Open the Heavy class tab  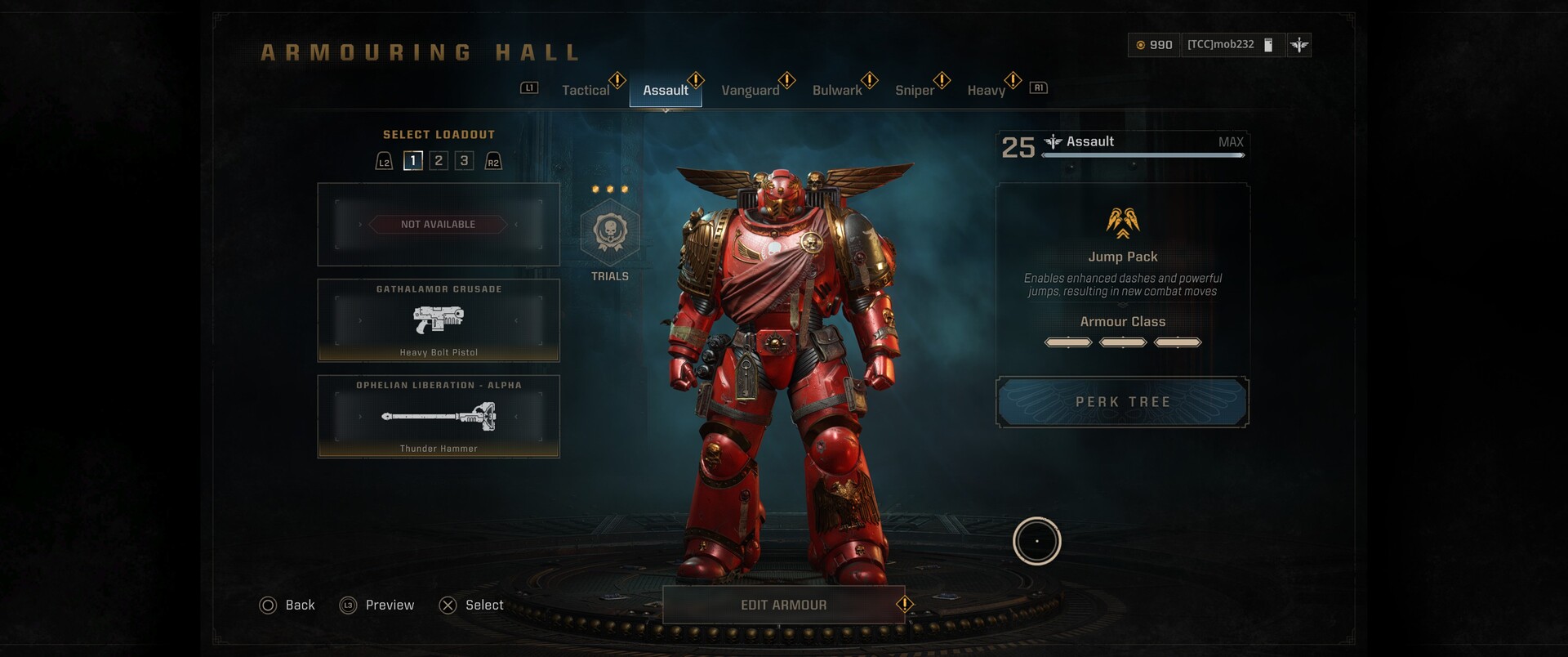(986, 91)
